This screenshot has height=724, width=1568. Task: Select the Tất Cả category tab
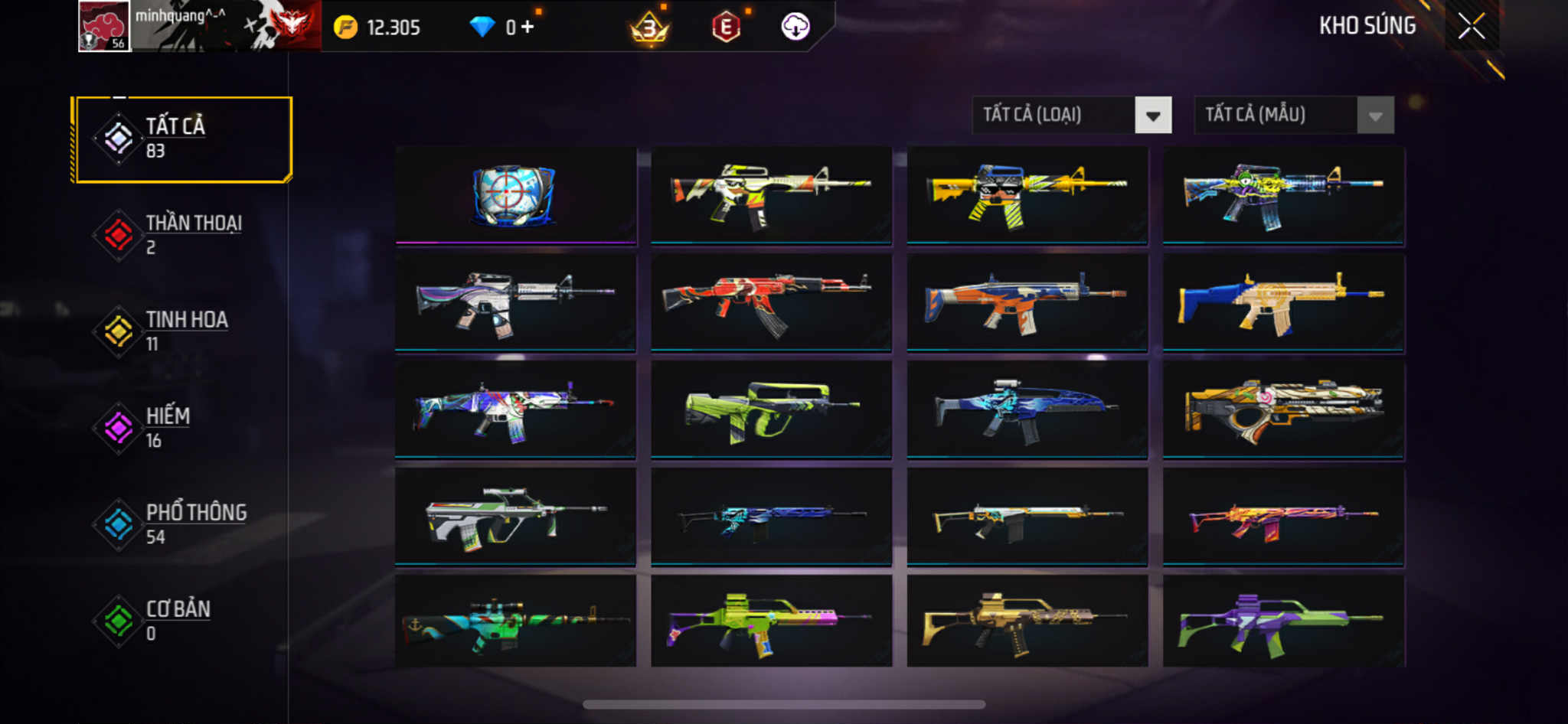click(182, 139)
